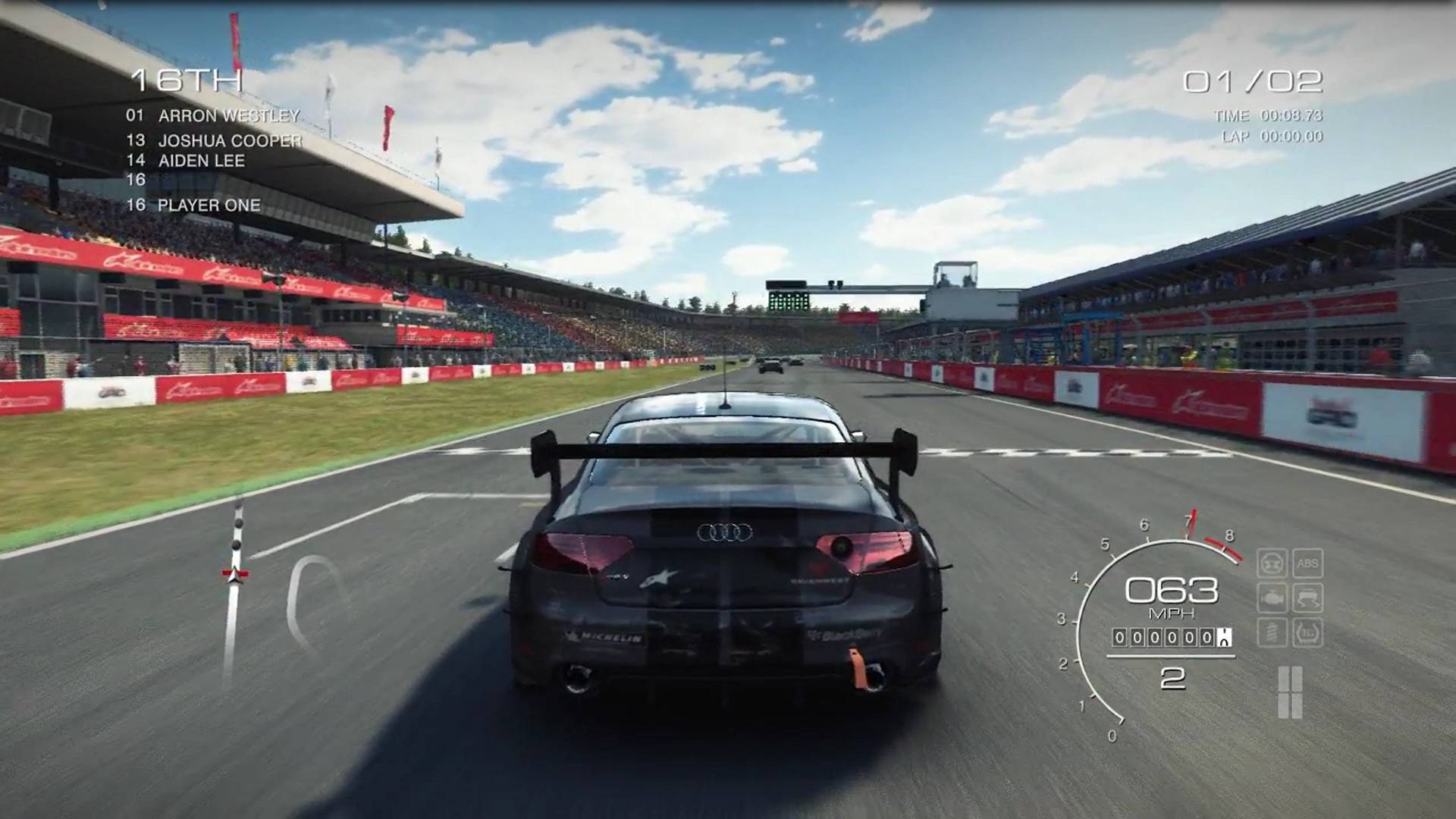Click the suspension spring damage icon
Viewport: 1456px width, 819px height.
(x=1272, y=632)
